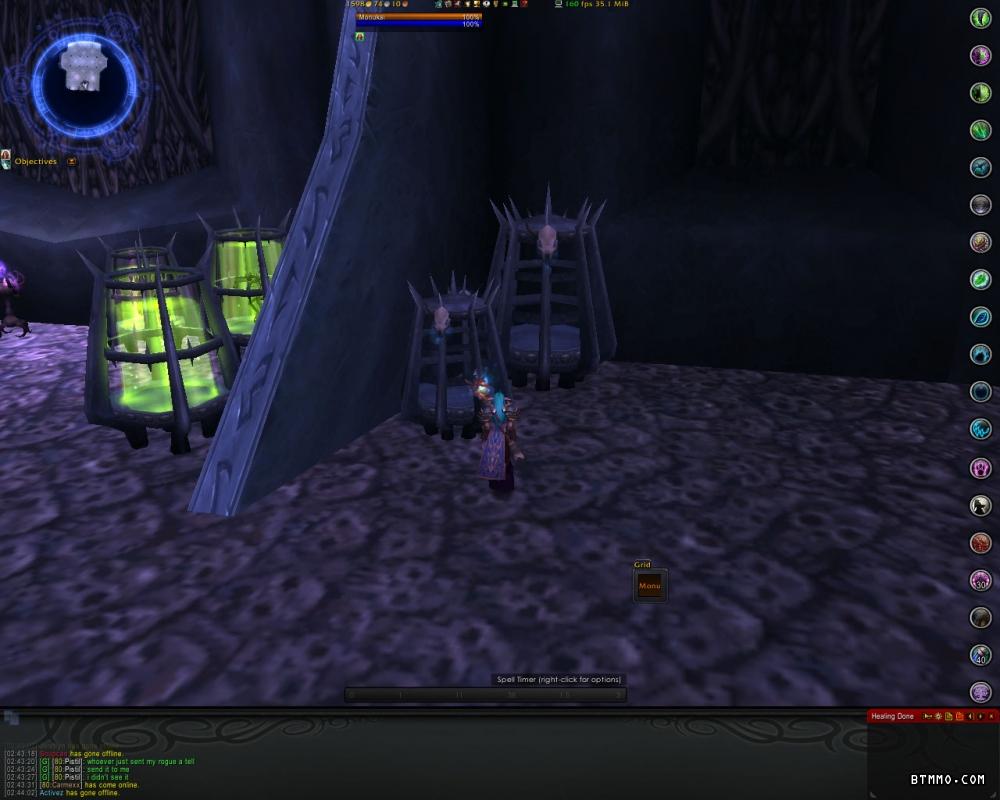
Task: Toggle the Objectives minimize arrow button
Action: click(72, 161)
